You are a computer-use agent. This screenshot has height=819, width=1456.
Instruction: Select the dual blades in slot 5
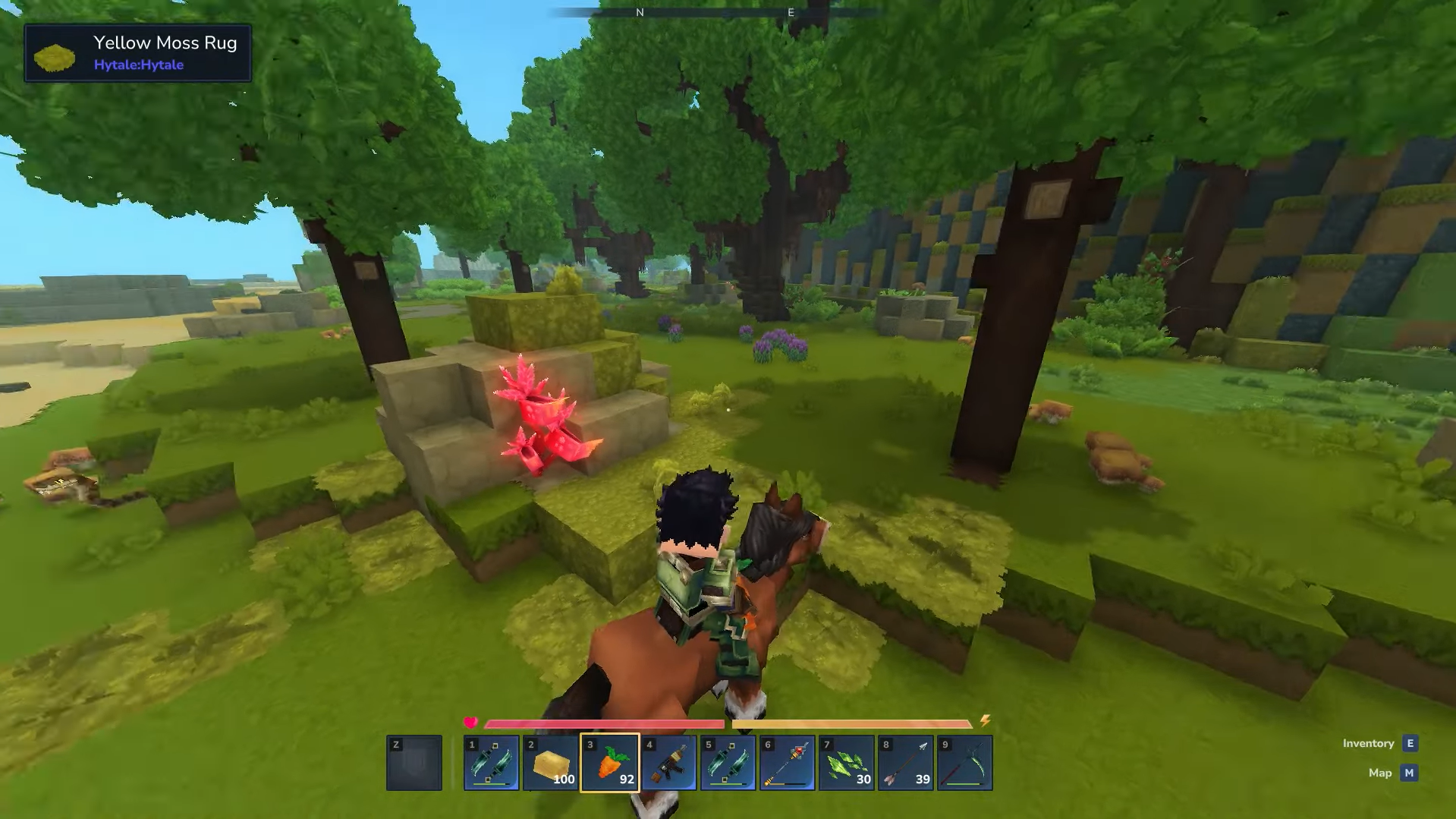tap(728, 762)
